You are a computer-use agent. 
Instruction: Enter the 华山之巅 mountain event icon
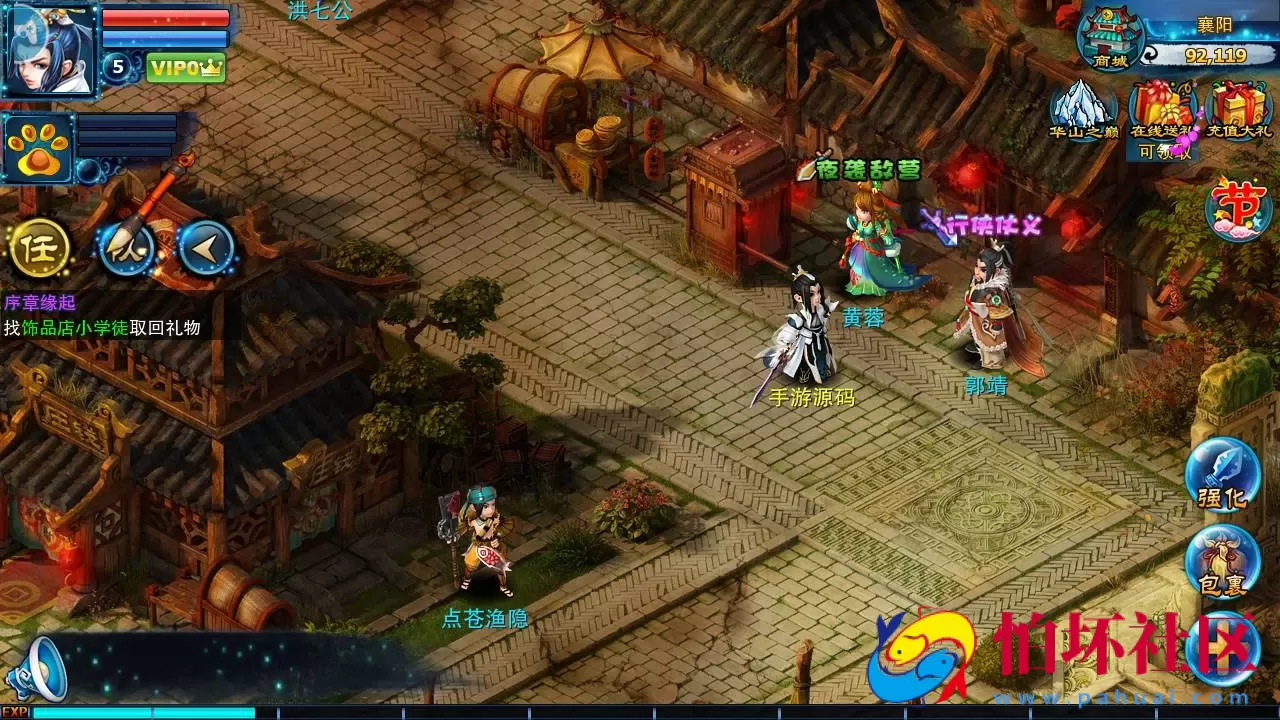(1083, 110)
